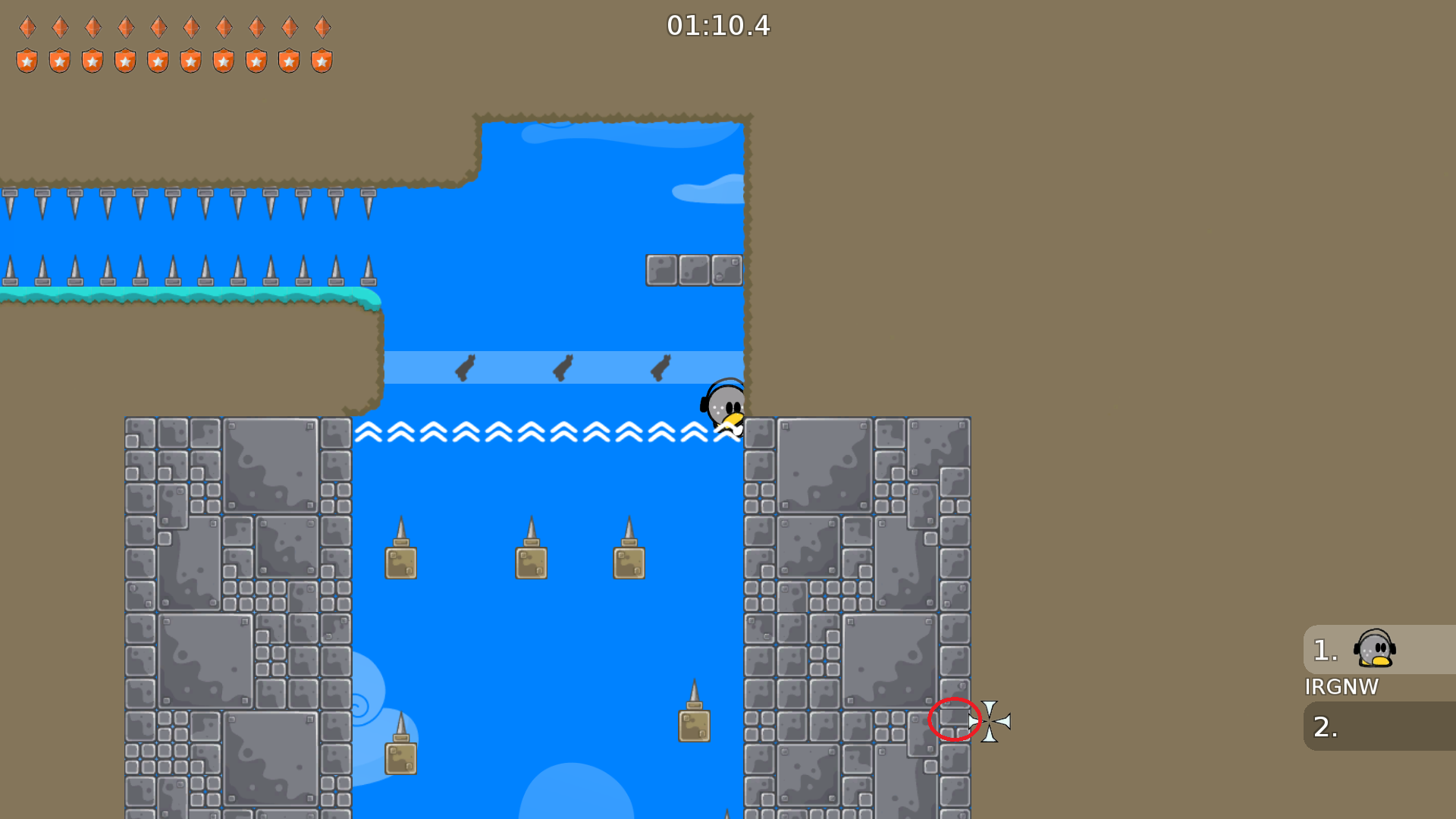Click the penguin avatar next to rank 1

[x=1375, y=650]
